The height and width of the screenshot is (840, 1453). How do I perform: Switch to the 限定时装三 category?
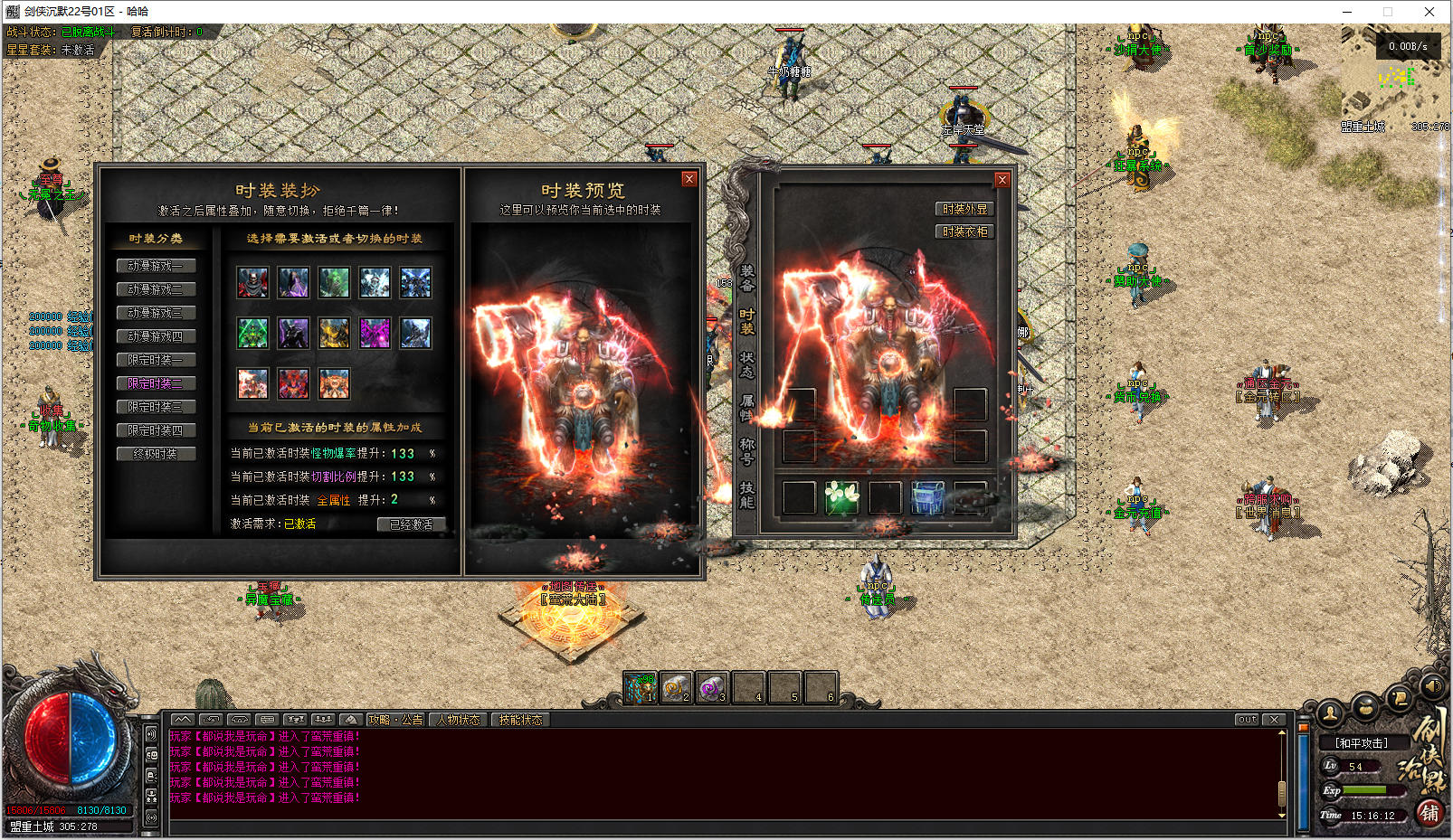pyautogui.click(x=156, y=407)
